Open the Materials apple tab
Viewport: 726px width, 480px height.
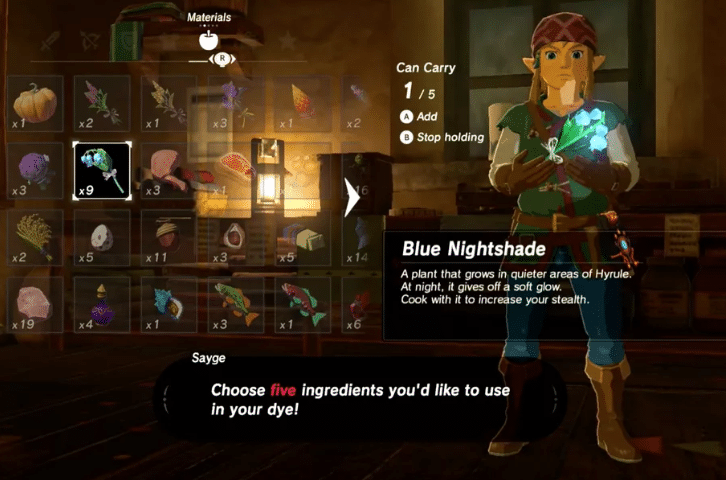210,40
